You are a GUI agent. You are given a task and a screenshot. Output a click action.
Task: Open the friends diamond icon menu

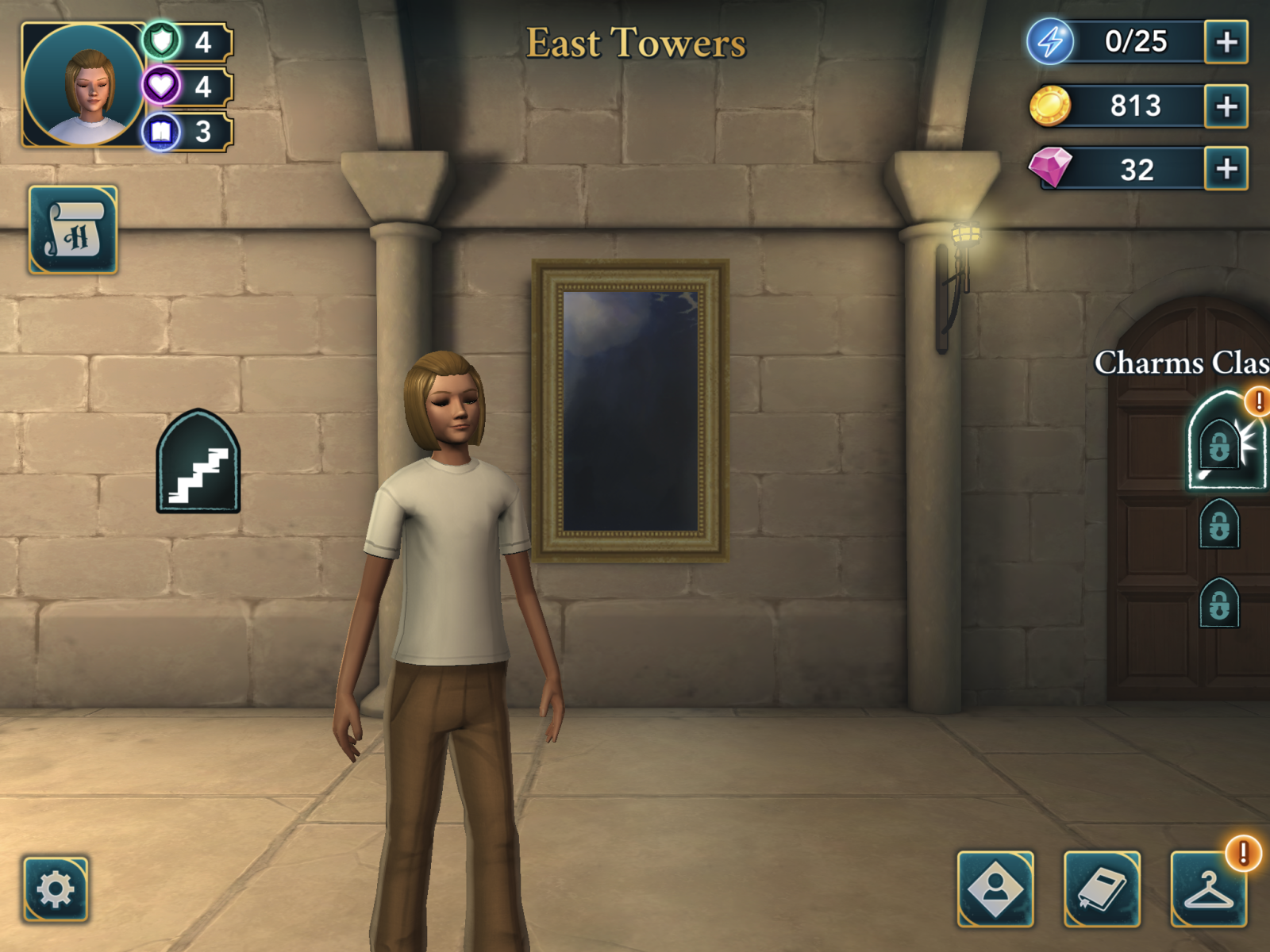(x=995, y=889)
